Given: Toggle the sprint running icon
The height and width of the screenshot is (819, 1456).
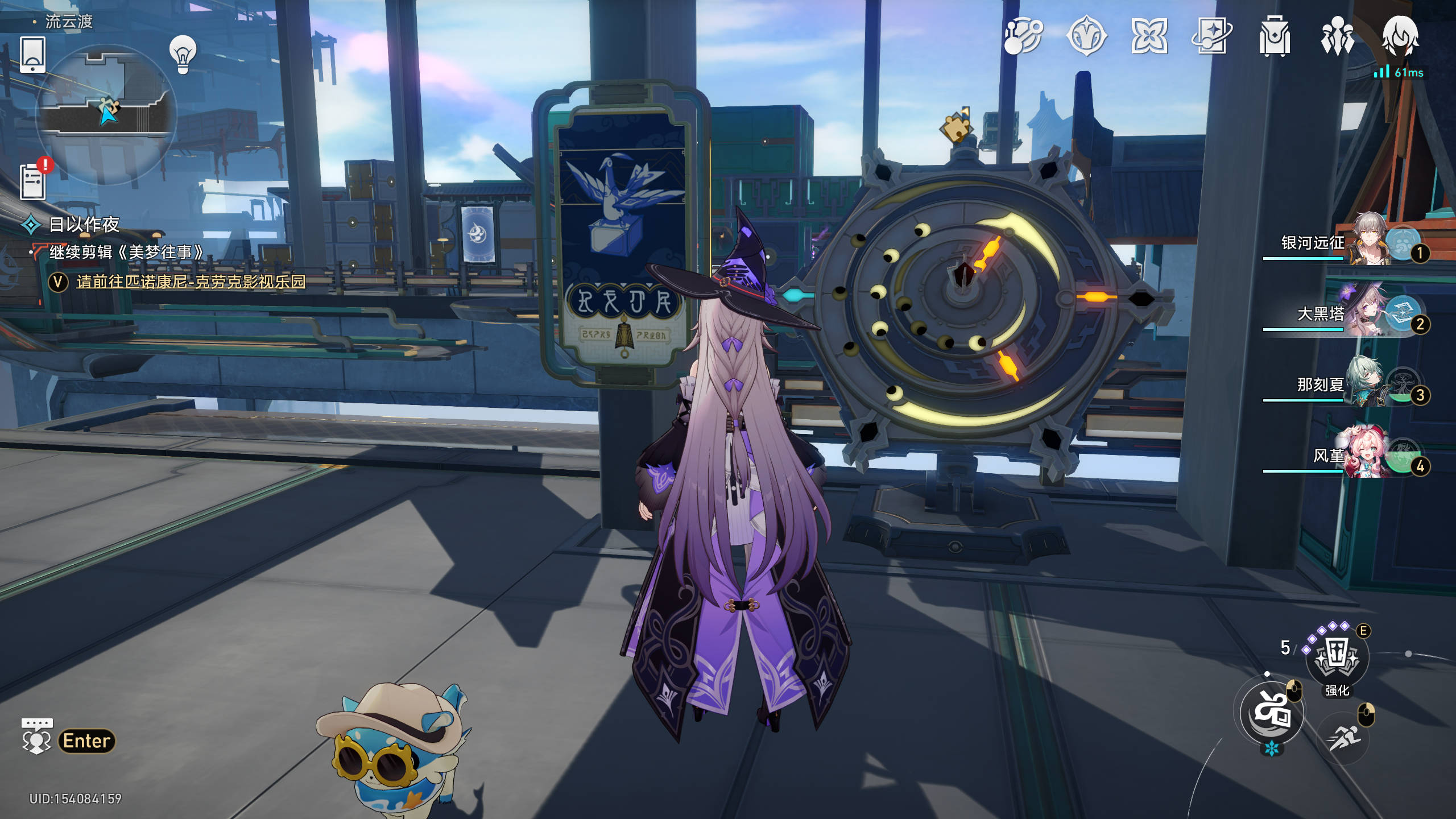Looking at the screenshot, I should 1345,738.
